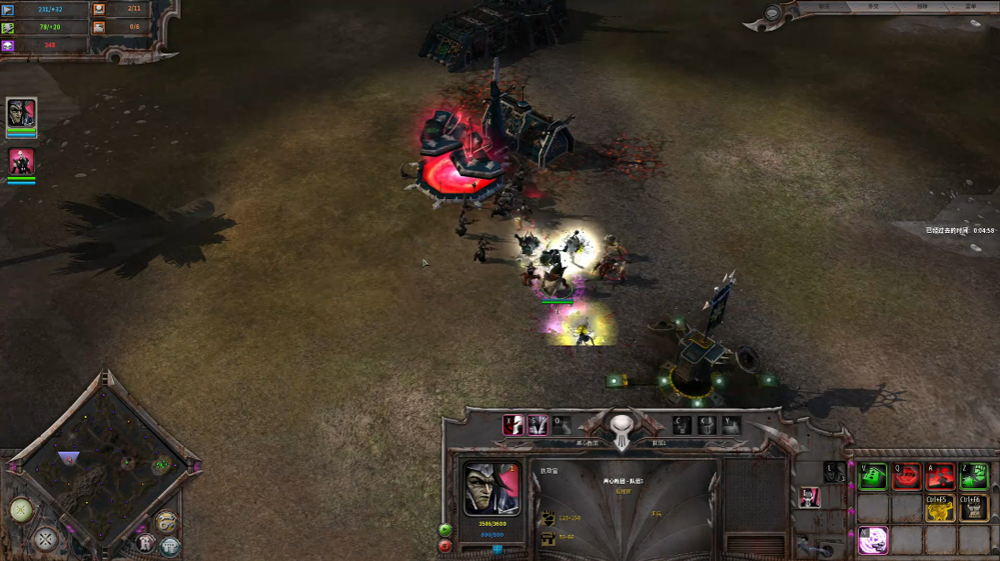This screenshot has height=561, width=1000.
Task: Click the speech bubble chat icon
Action: (x=774, y=13)
